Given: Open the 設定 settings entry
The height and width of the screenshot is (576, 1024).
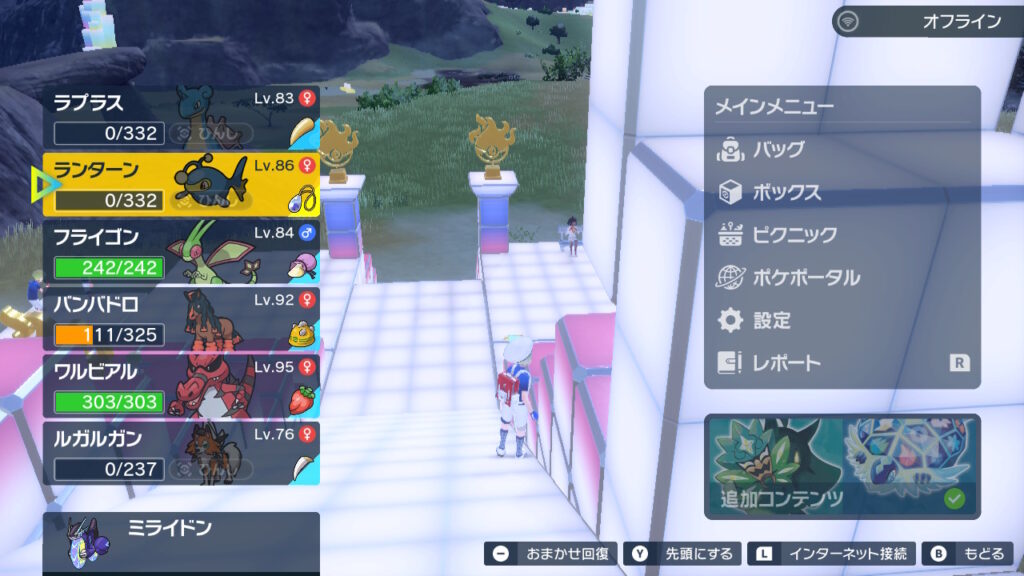Looking at the screenshot, I should [x=771, y=321].
